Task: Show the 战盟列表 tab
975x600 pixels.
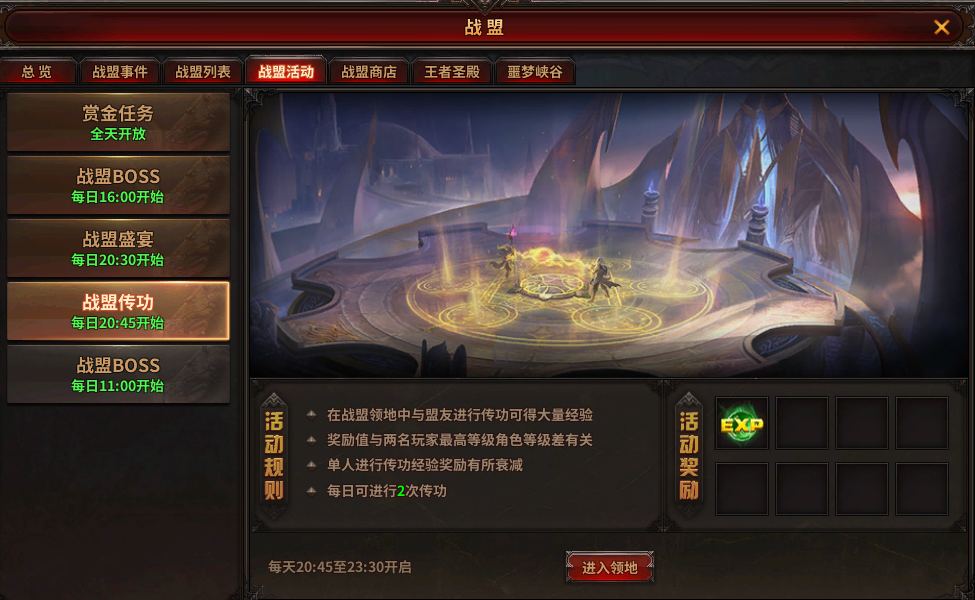Action: pyautogui.click(x=203, y=72)
